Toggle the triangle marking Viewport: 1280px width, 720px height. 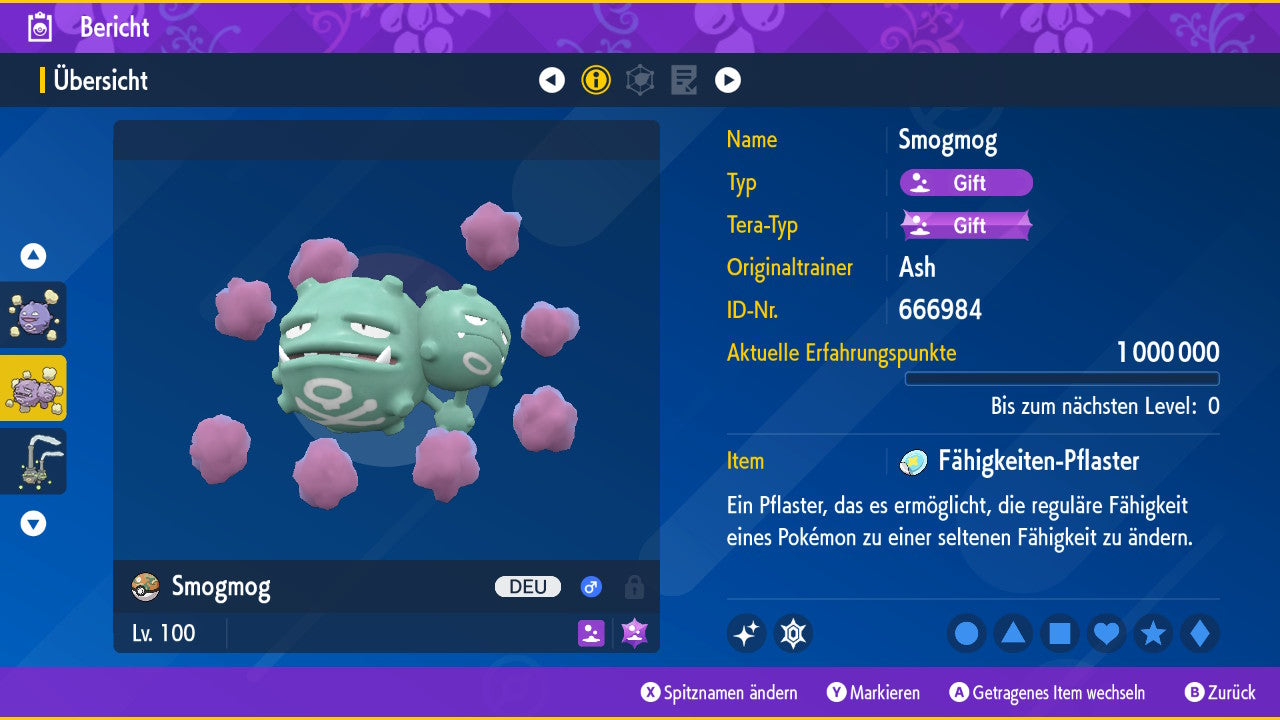tap(1013, 633)
